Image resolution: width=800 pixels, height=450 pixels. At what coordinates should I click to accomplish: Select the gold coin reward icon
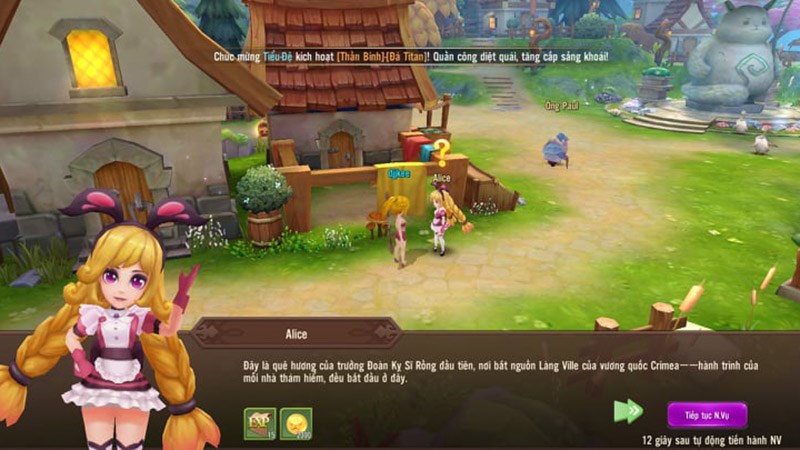[296, 424]
